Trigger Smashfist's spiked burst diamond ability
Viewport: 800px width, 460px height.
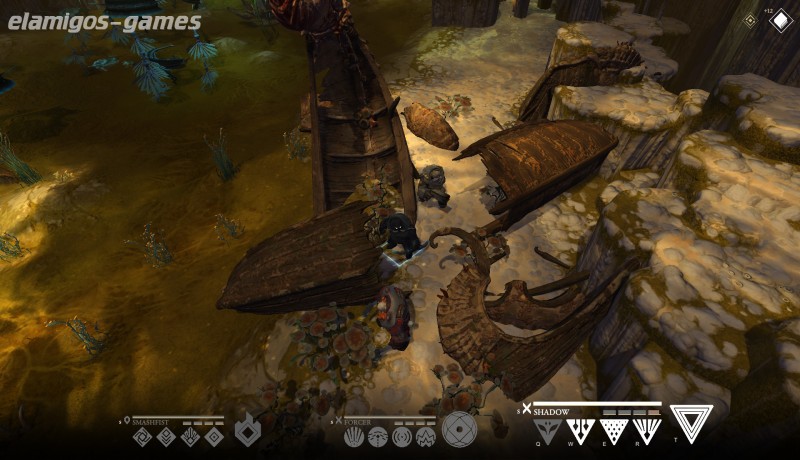[190, 436]
